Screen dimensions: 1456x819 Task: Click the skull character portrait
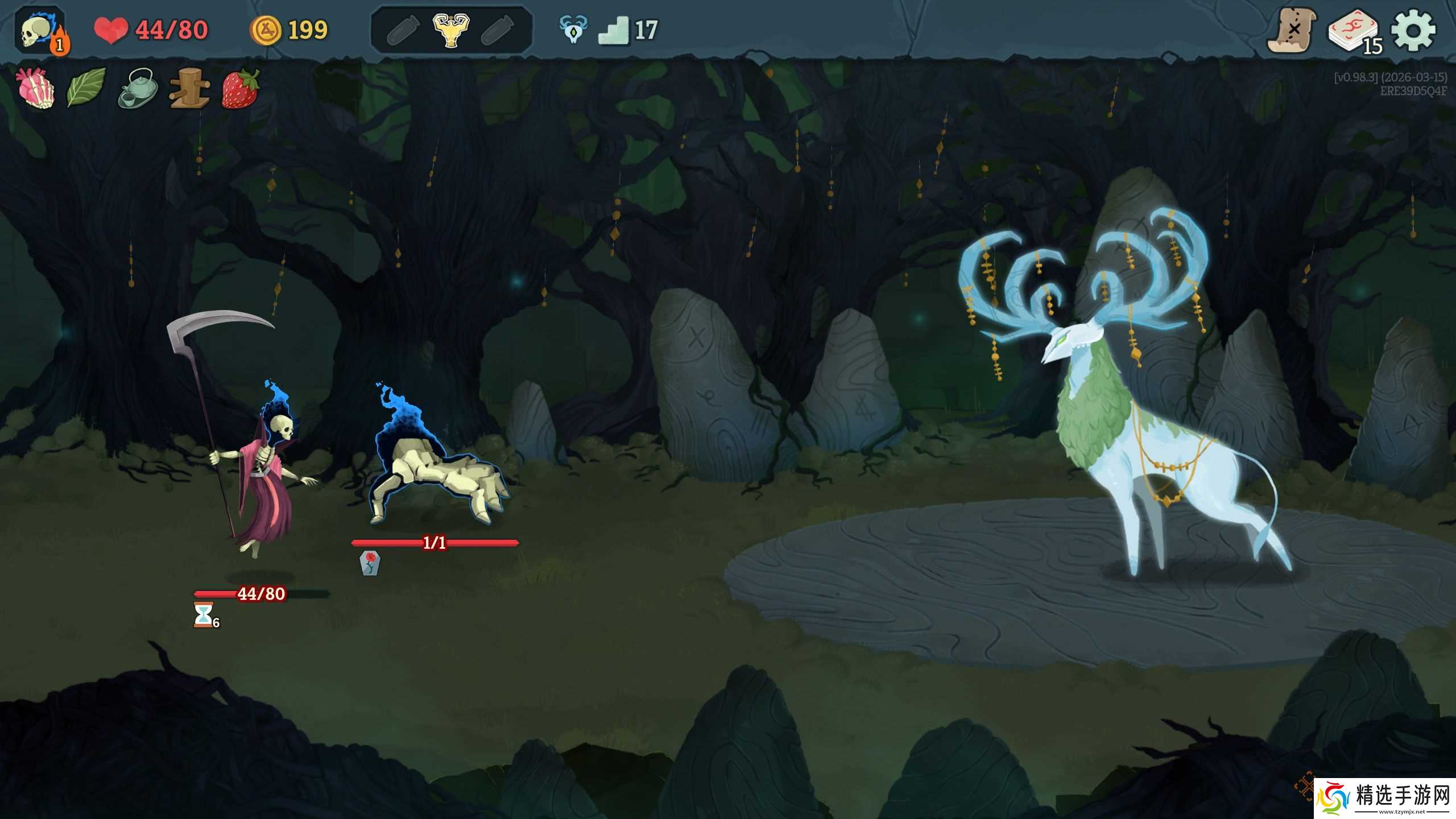point(39,31)
